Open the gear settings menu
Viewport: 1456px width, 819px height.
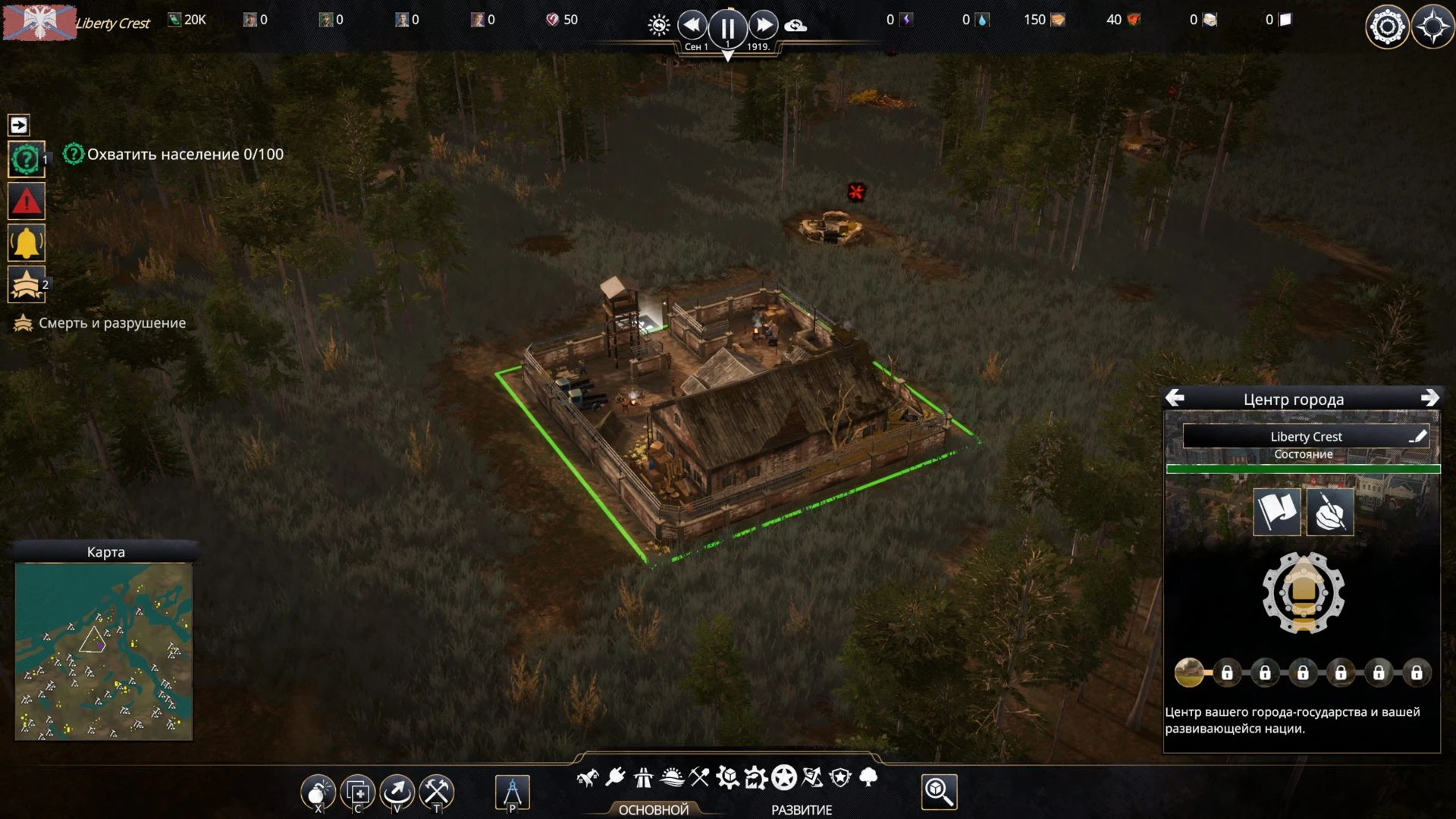[x=1386, y=27]
